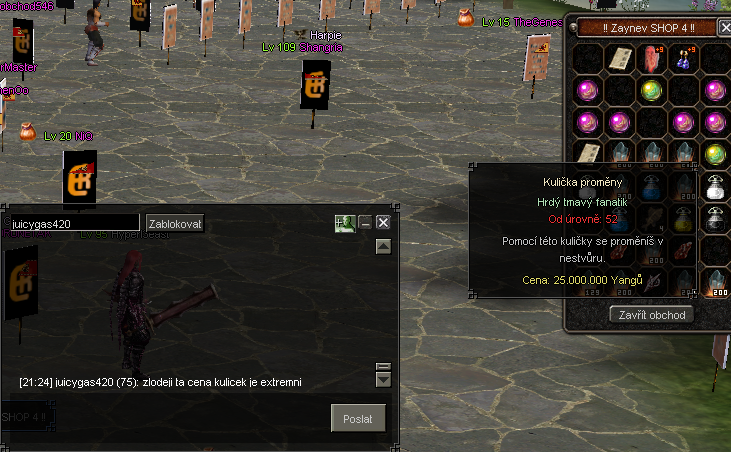Click the whisper chat scroll-down arrow
731x452 pixels.
point(383,380)
